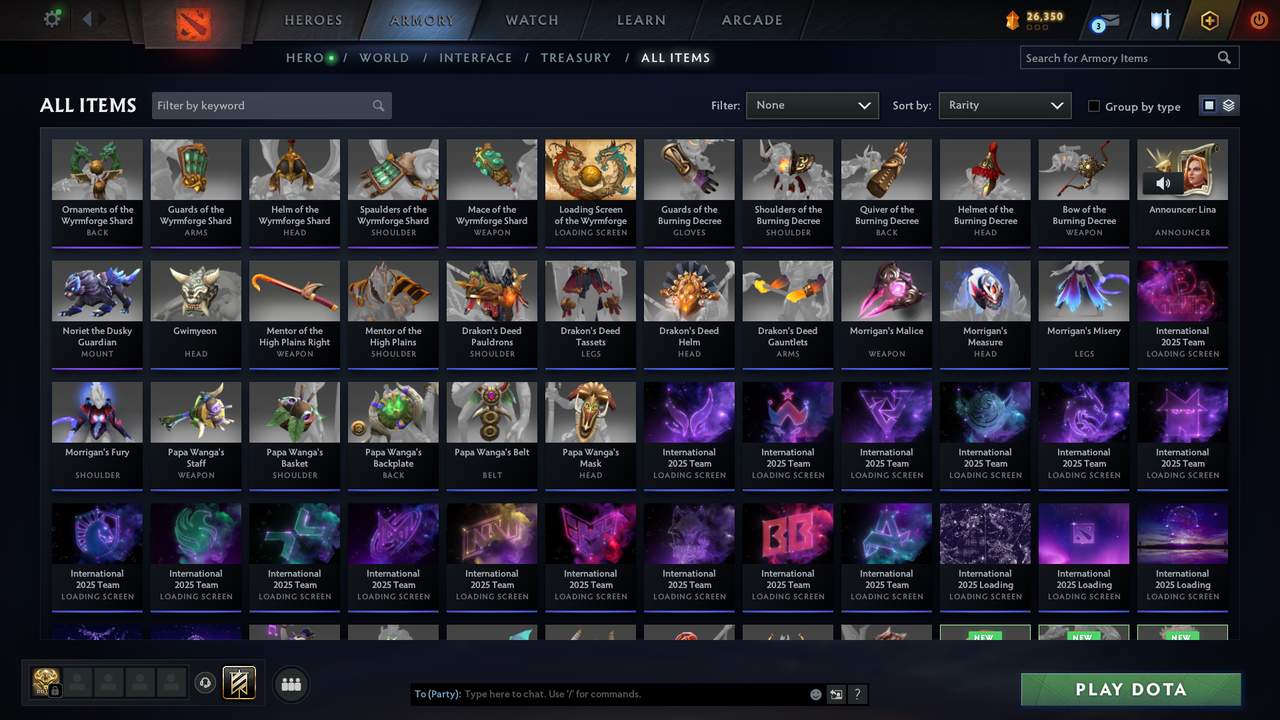Open the Filter dropdown set to None
The width and height of the screenshot is (1280, 720).
[812, 105]
